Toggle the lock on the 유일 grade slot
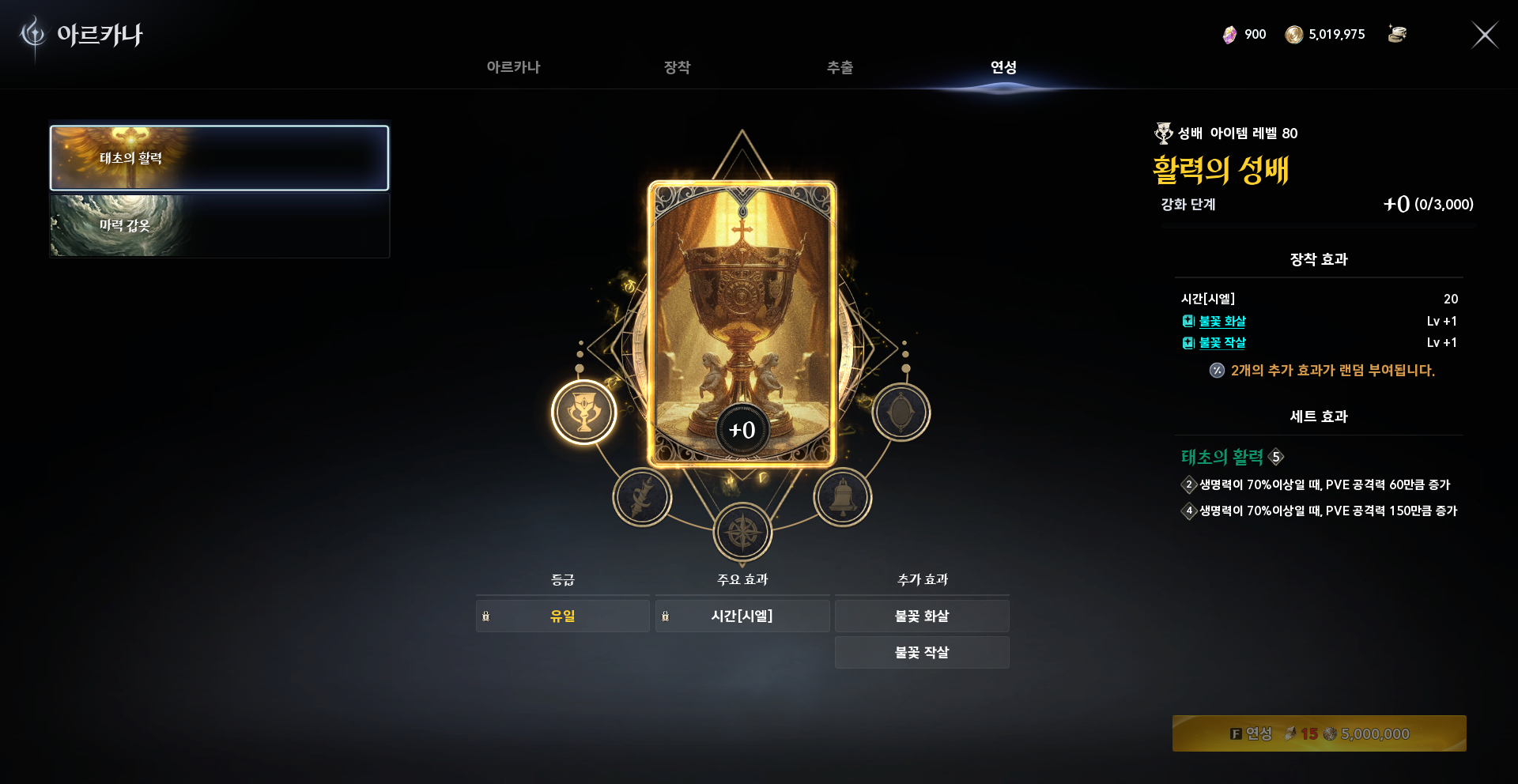1518x784 pixels. 486,616
